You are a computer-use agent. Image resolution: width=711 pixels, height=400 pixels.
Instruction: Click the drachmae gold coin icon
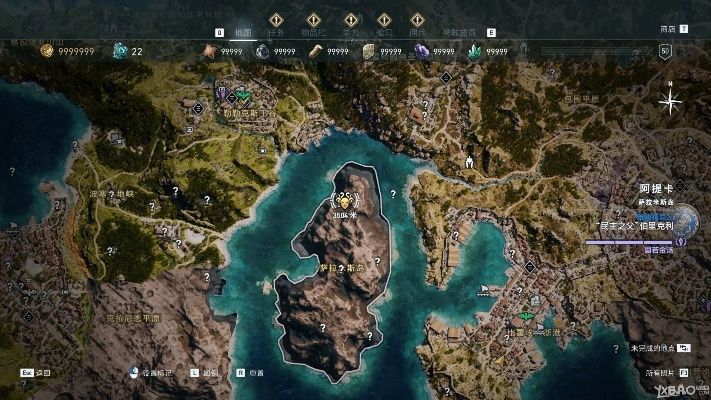[46, 51]
